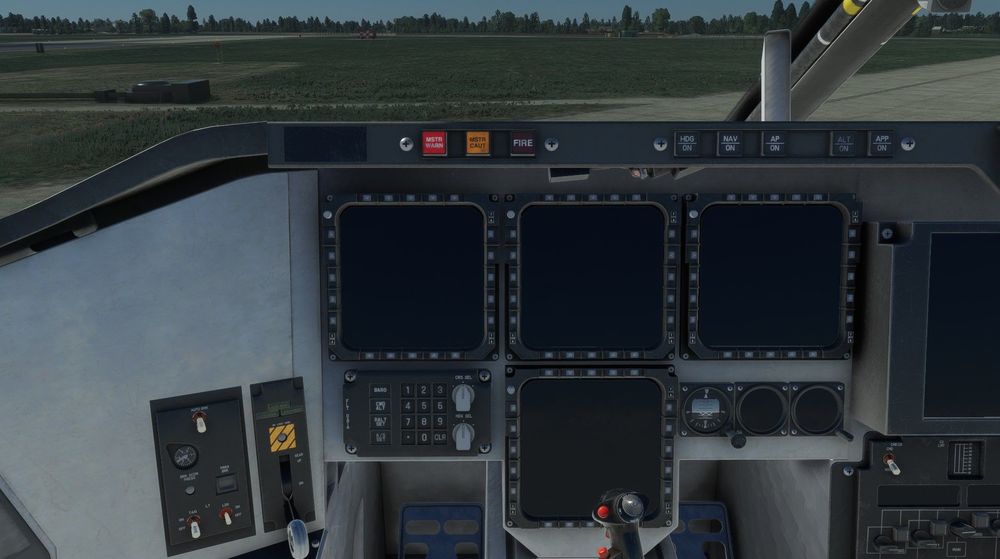Image resolution: width=1000 pixels, height=559 pixels.
Task: Acknowledge the red MSTR WARN button
Action: pyautogui.click(x=433, y=143)
